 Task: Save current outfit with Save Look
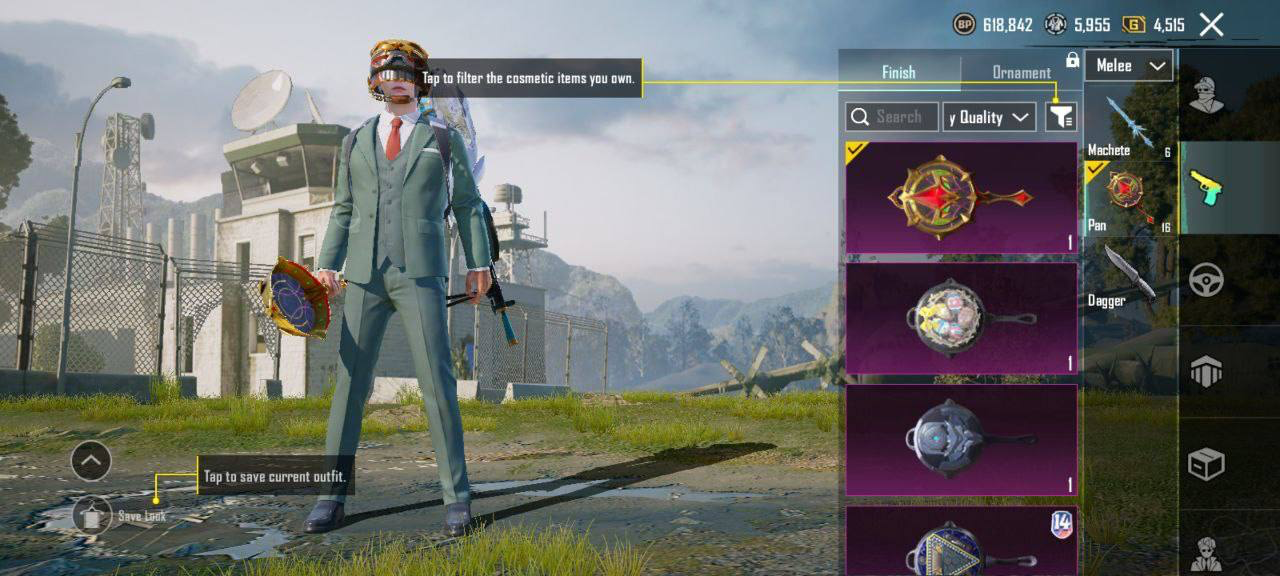tap(93, 515)
